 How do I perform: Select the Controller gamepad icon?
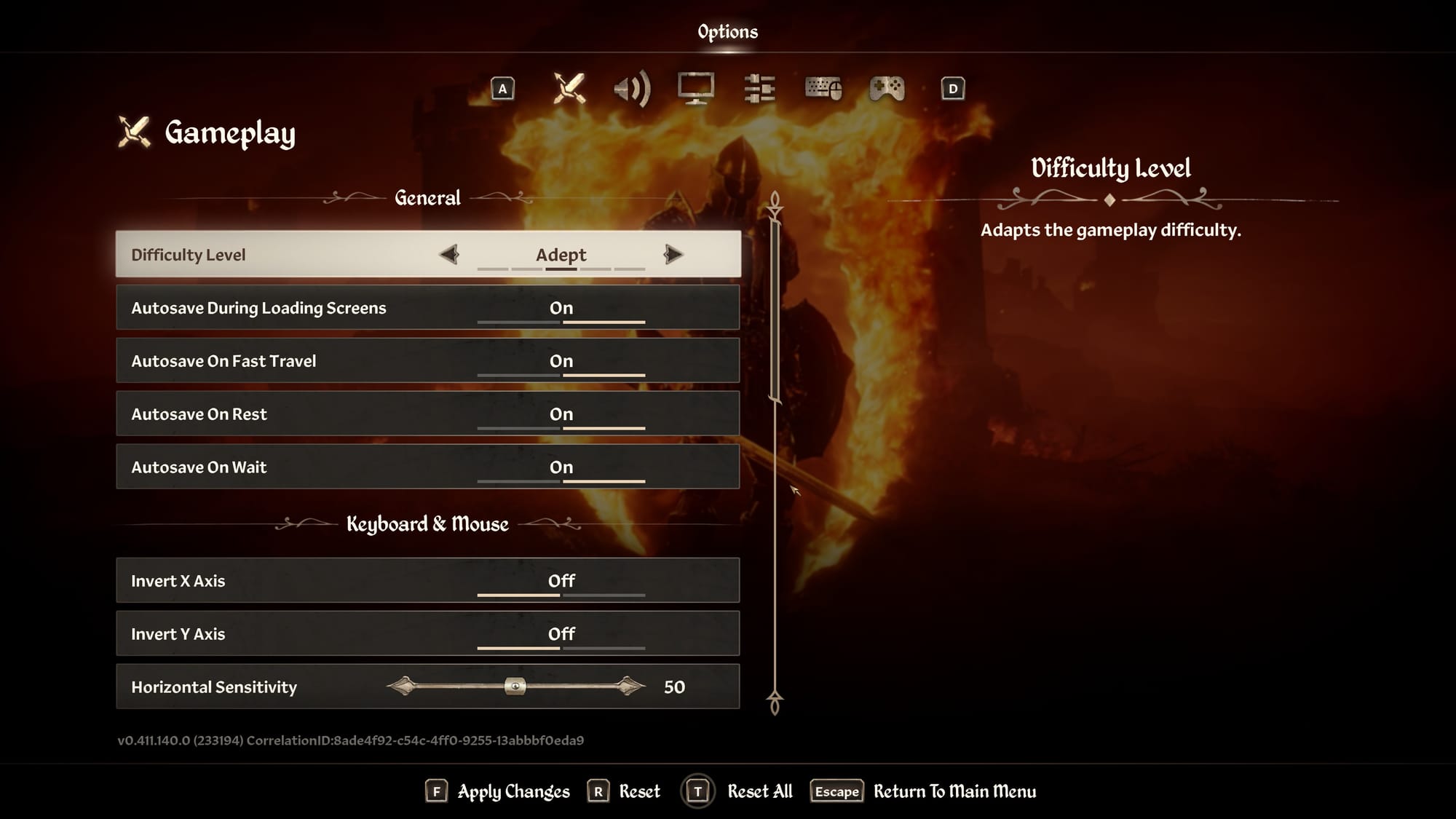pyautogui.click(x=887, y=89)
